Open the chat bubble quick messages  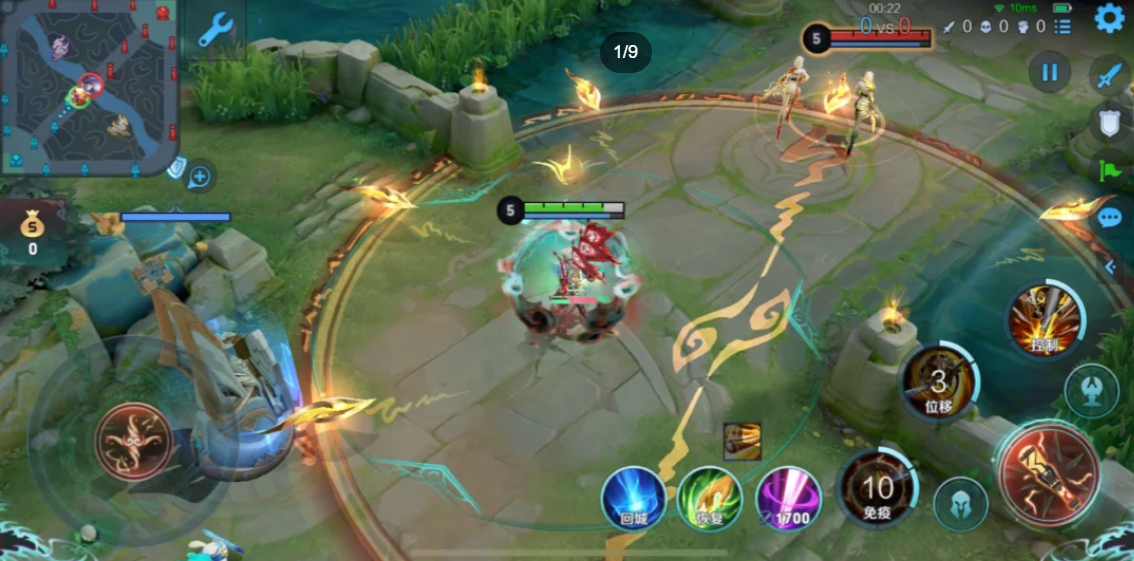coord(1110,218)
